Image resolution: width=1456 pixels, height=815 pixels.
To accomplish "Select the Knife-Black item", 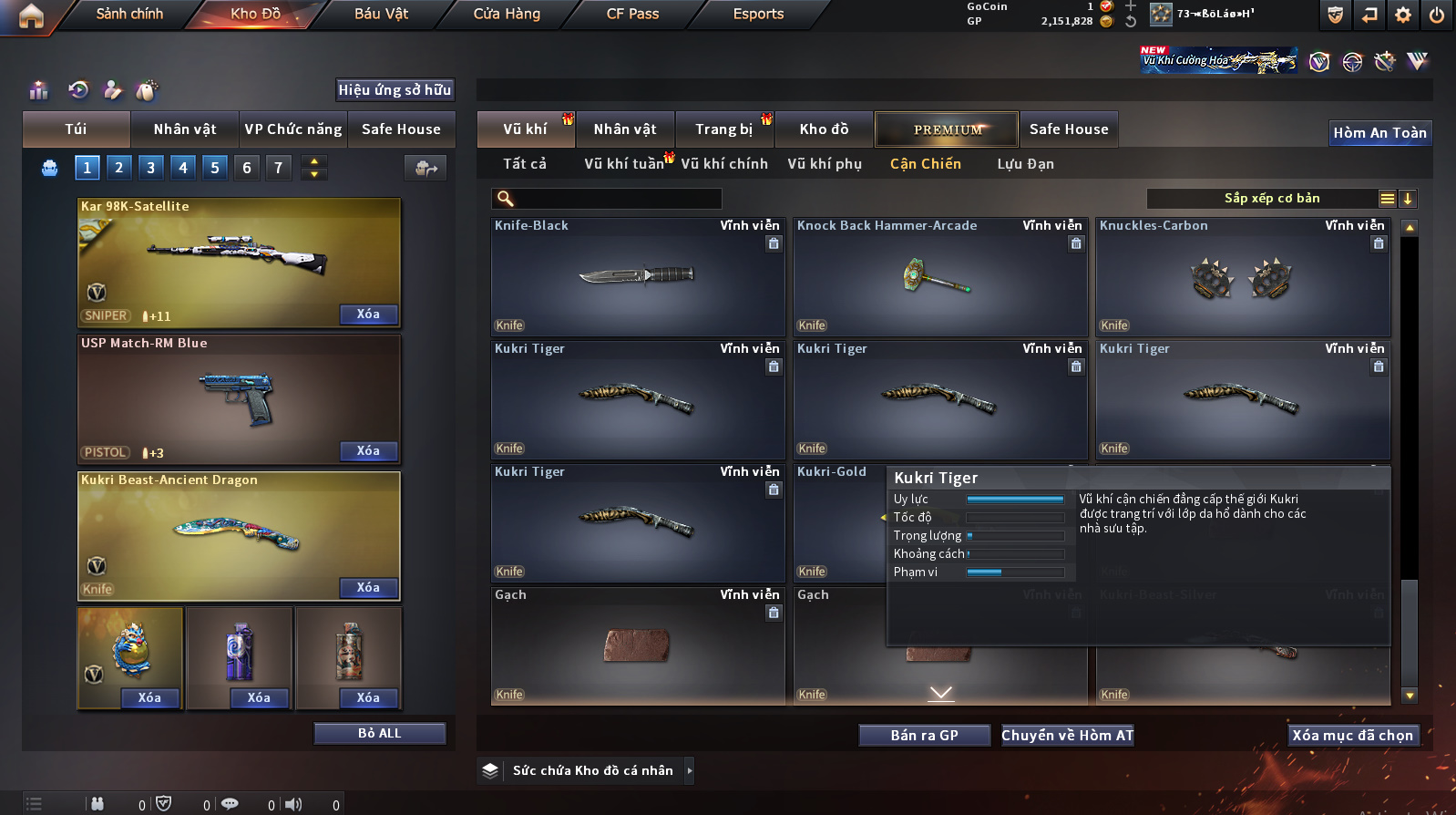I will pyautogui.click(x=638, y=277).
